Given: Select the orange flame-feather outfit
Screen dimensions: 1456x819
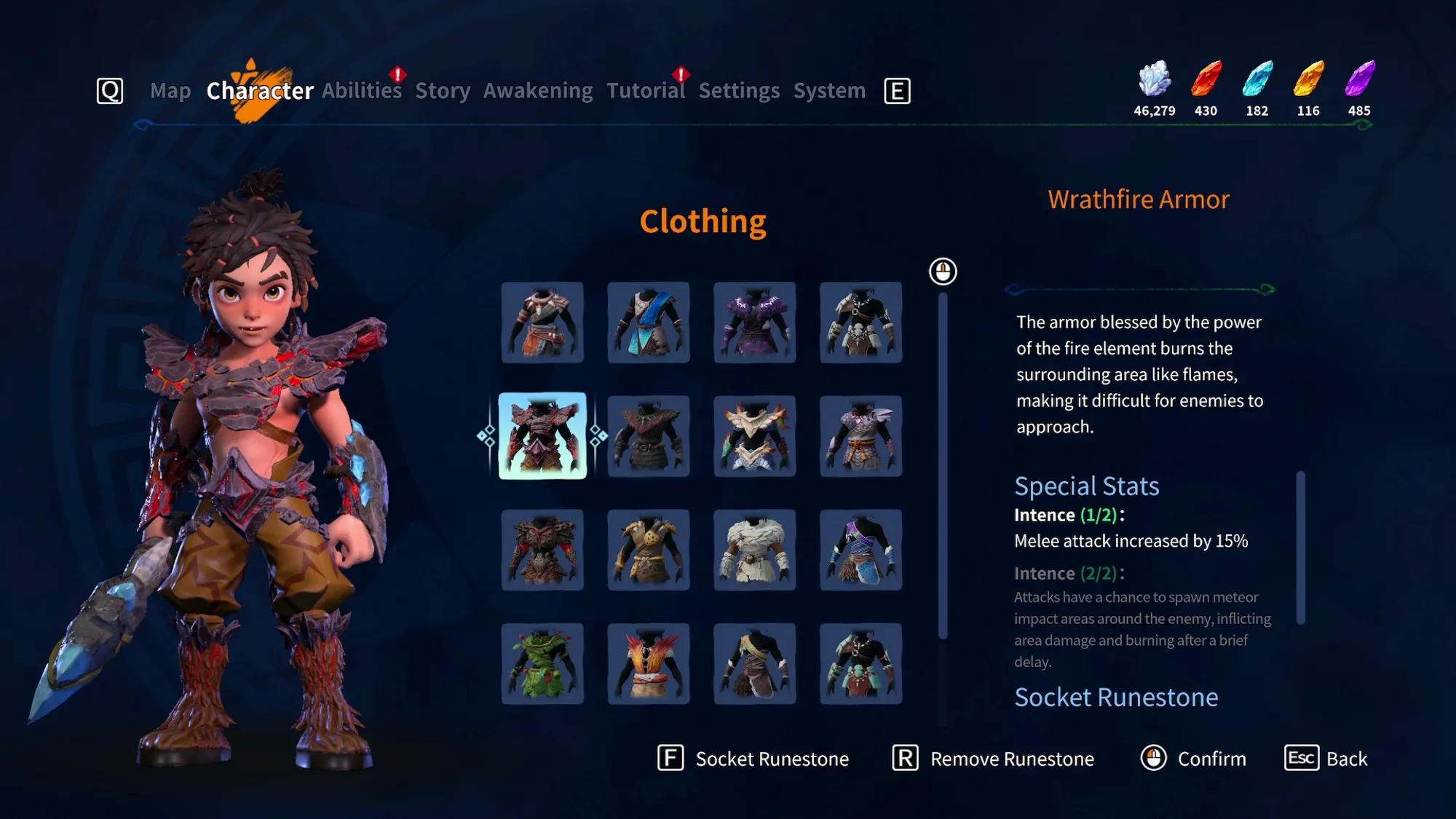Looking at the screenshot, I should tap(649, 663).
